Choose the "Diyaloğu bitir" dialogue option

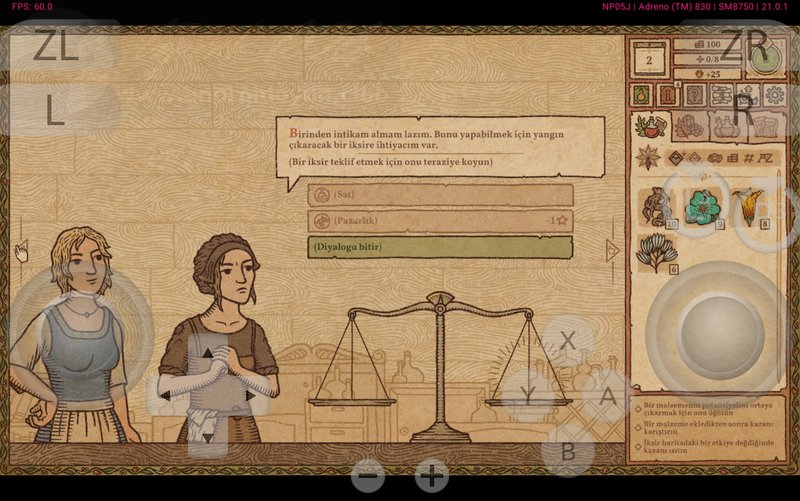[x=440, y=247]
